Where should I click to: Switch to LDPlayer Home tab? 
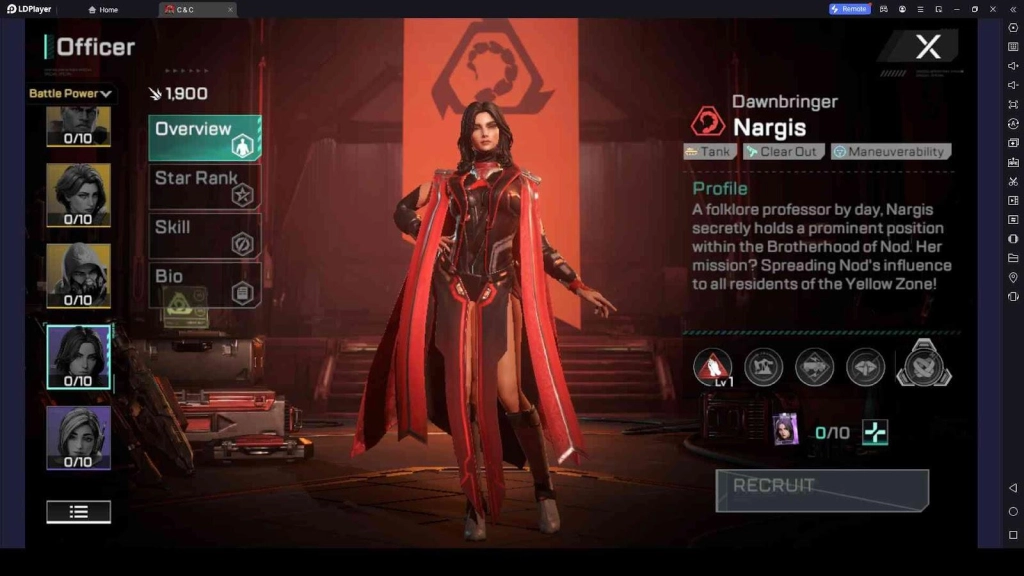(103, 9)
